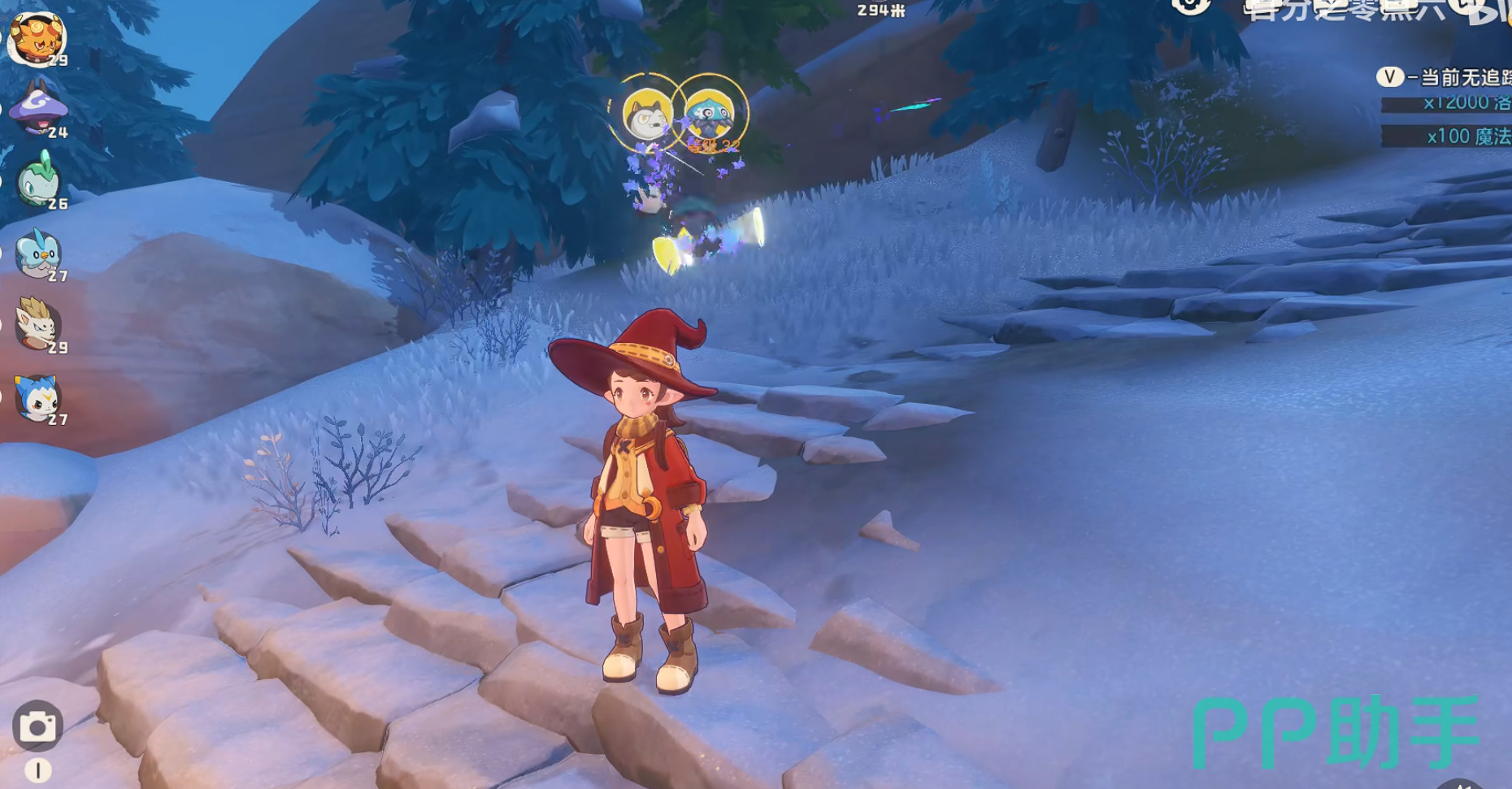Select the green leaf-sprout pet, level 26
This screenshot has height=789, width=1512.
pyautogui.click(x=37, y=180)
